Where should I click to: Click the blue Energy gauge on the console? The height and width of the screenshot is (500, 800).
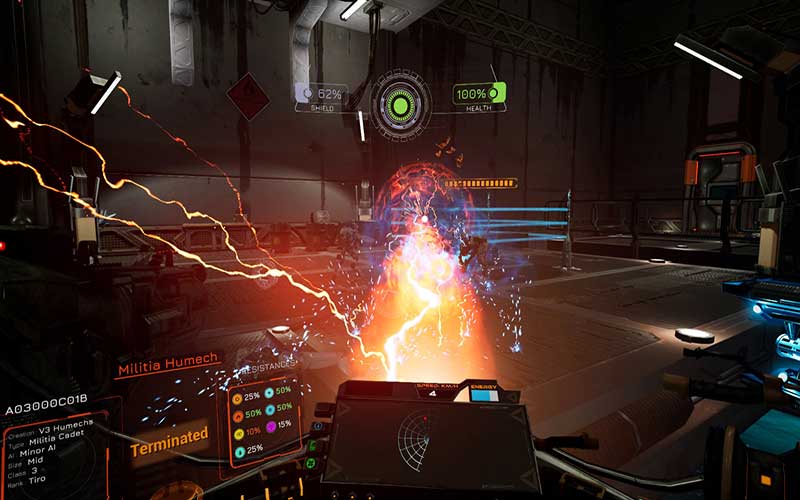tap(485, 395)
